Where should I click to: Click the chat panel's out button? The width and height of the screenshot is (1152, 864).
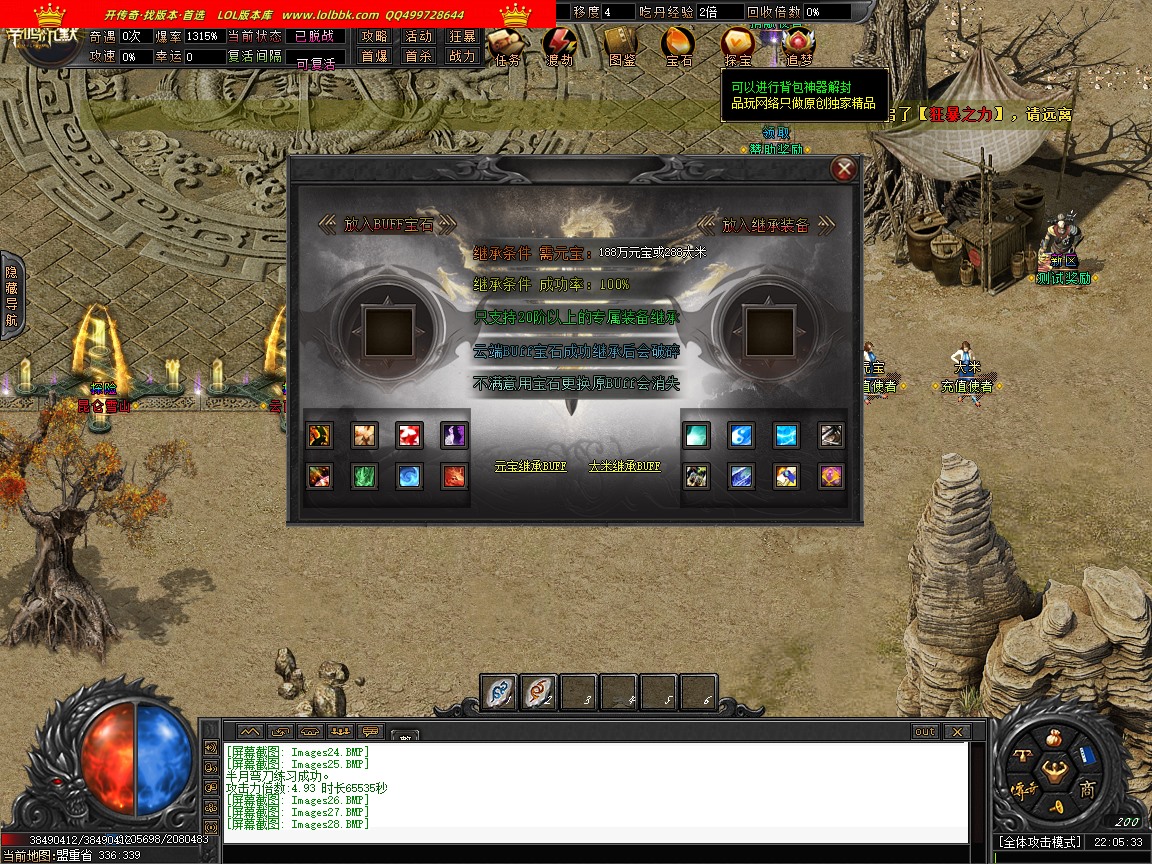point(925,732)
